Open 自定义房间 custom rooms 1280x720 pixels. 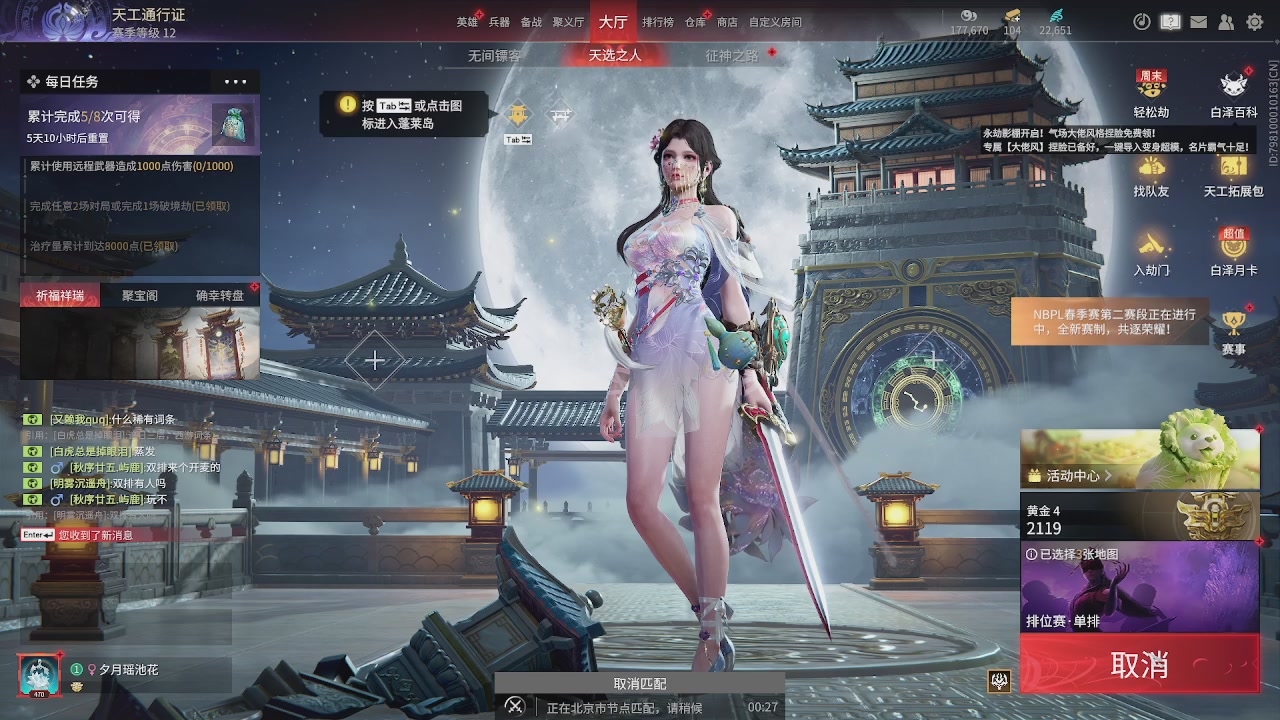[775, 22]
